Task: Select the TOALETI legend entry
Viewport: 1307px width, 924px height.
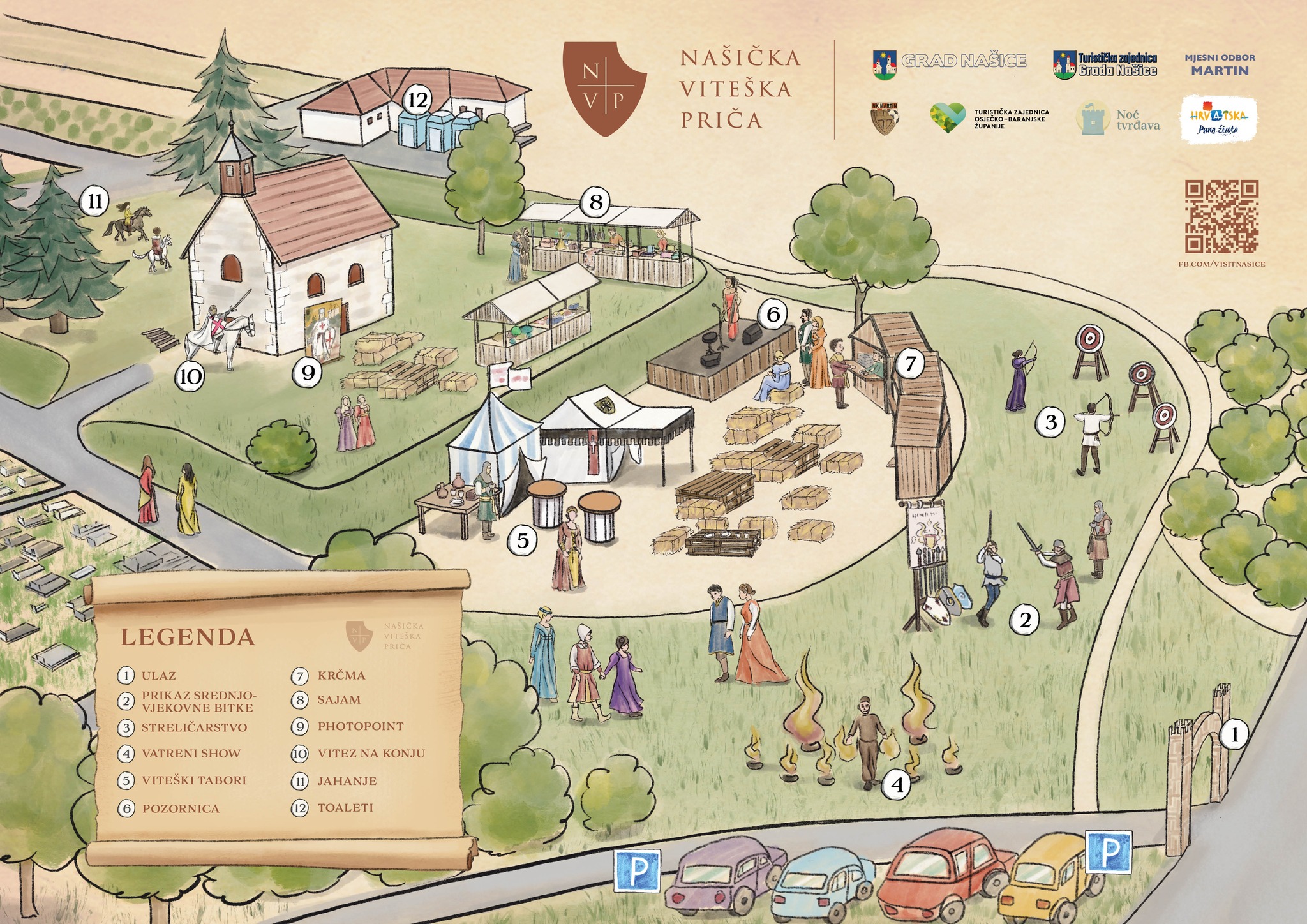Action: pyautogui.click(x=345, y=808)
